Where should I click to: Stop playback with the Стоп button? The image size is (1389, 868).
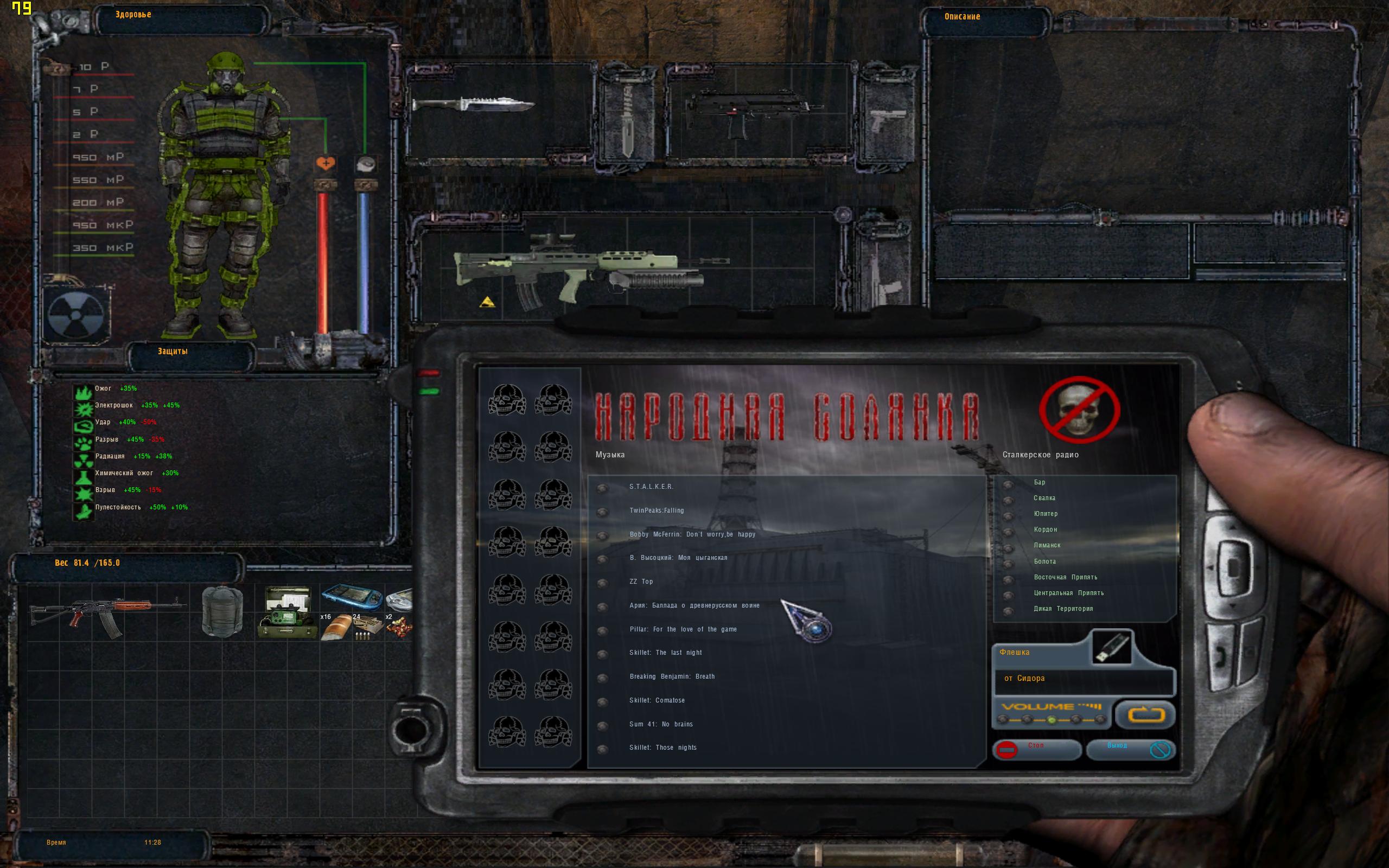coord(1036,749)
